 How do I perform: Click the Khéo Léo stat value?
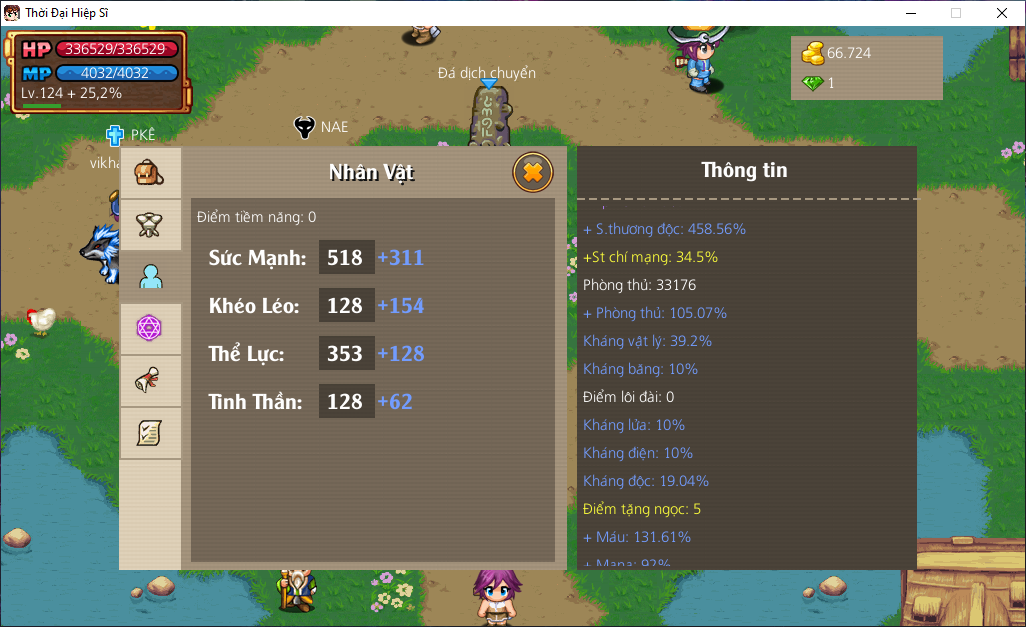pyautogui.click(x=346, y=306)
